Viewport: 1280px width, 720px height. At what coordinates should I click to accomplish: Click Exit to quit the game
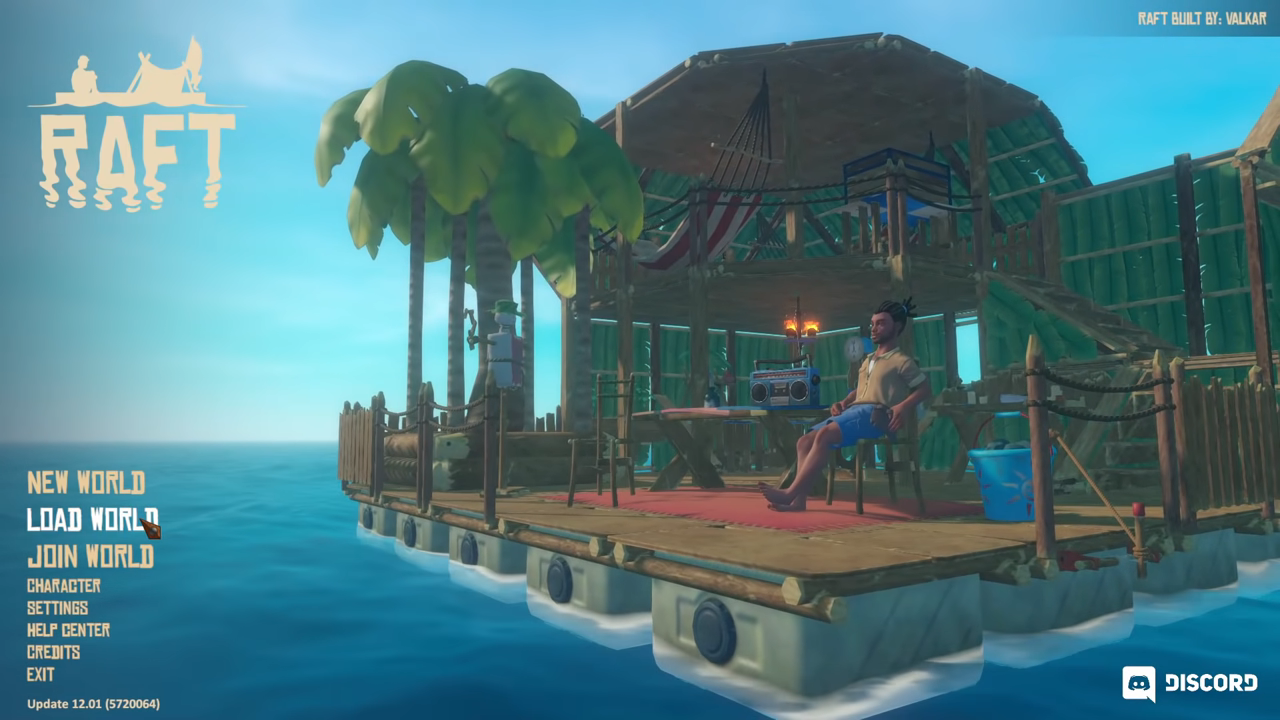(40, 674)
